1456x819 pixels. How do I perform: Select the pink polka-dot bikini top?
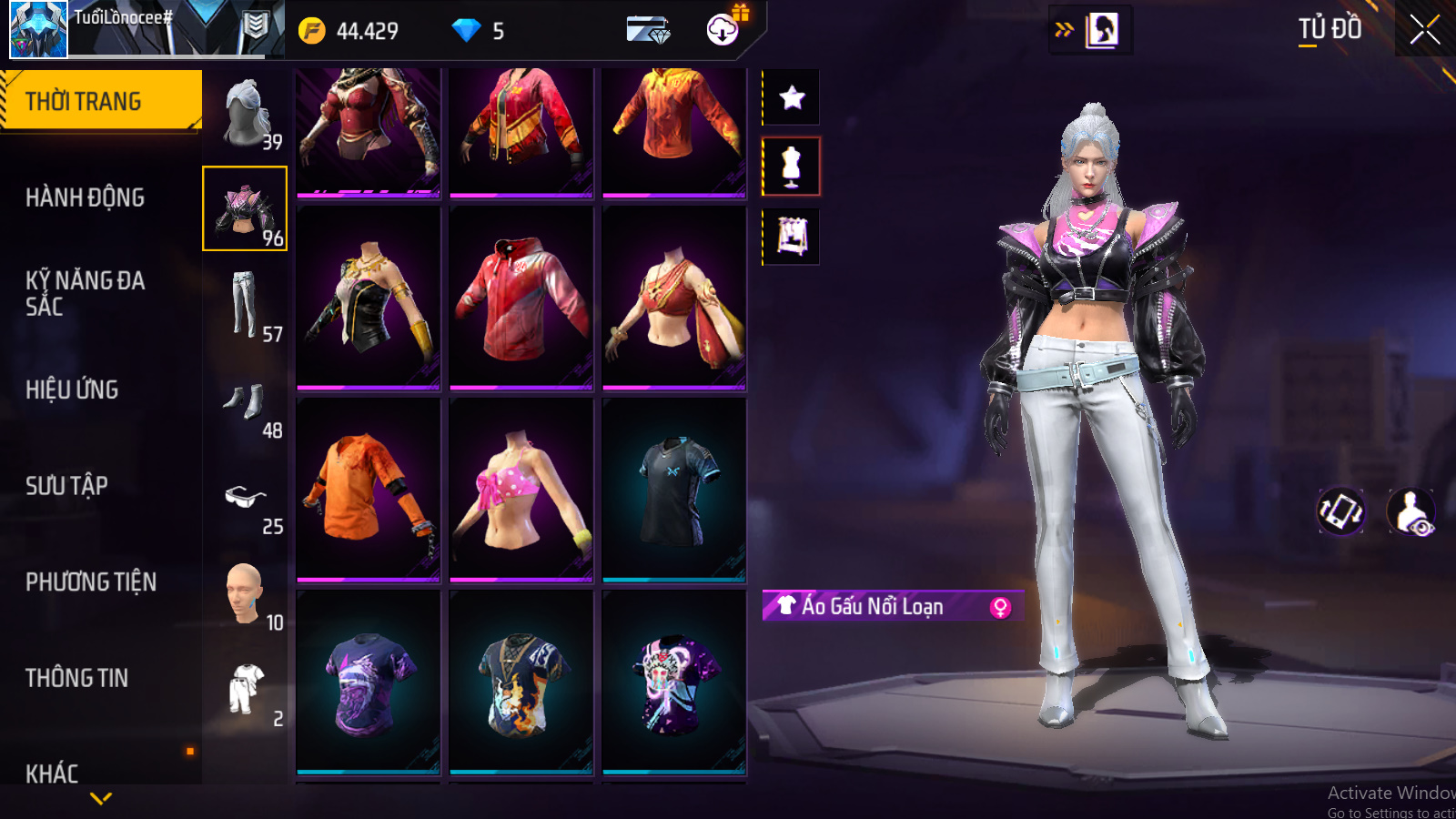tap(521, 490)
